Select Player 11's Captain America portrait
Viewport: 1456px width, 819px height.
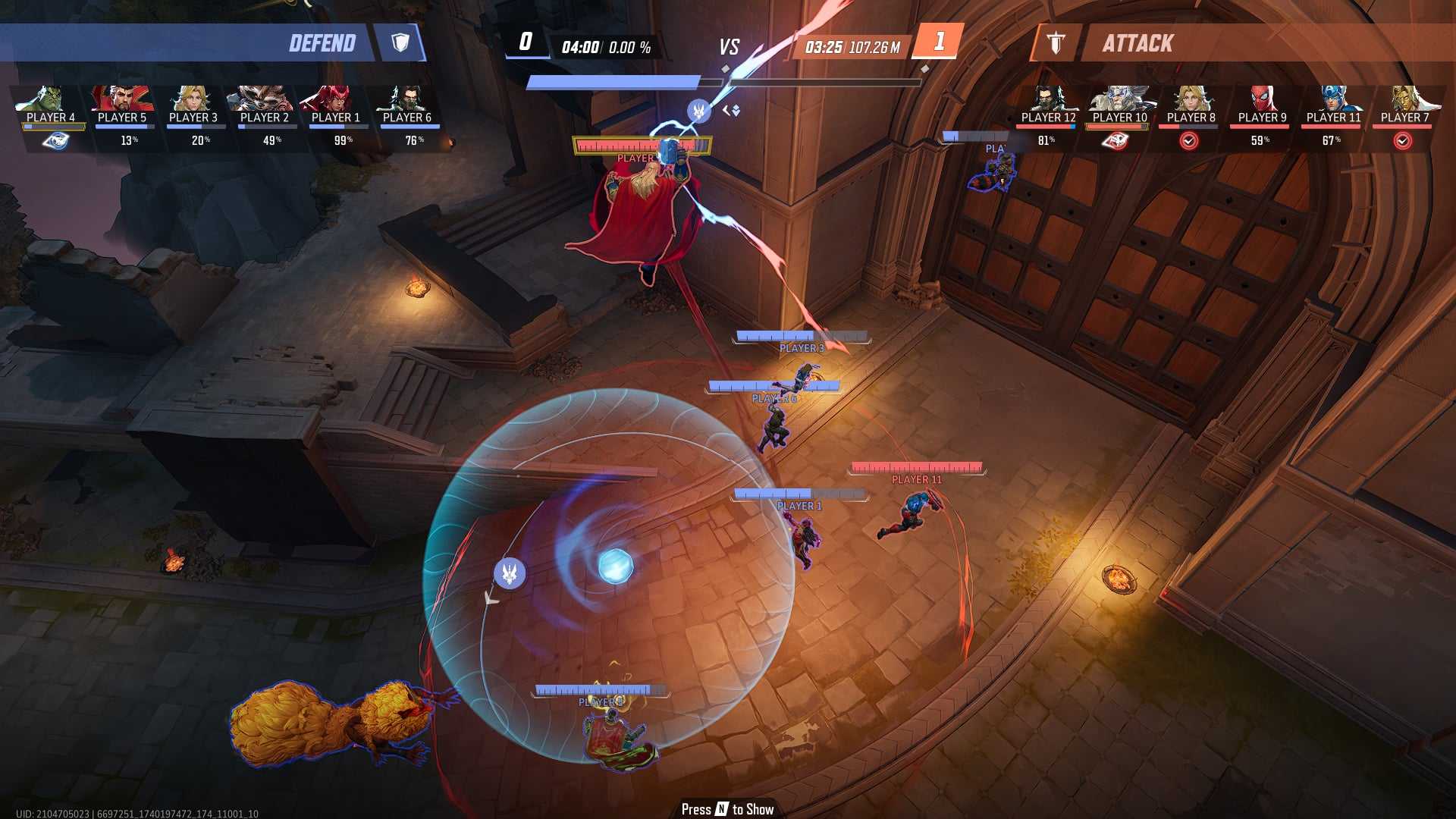1333,99
